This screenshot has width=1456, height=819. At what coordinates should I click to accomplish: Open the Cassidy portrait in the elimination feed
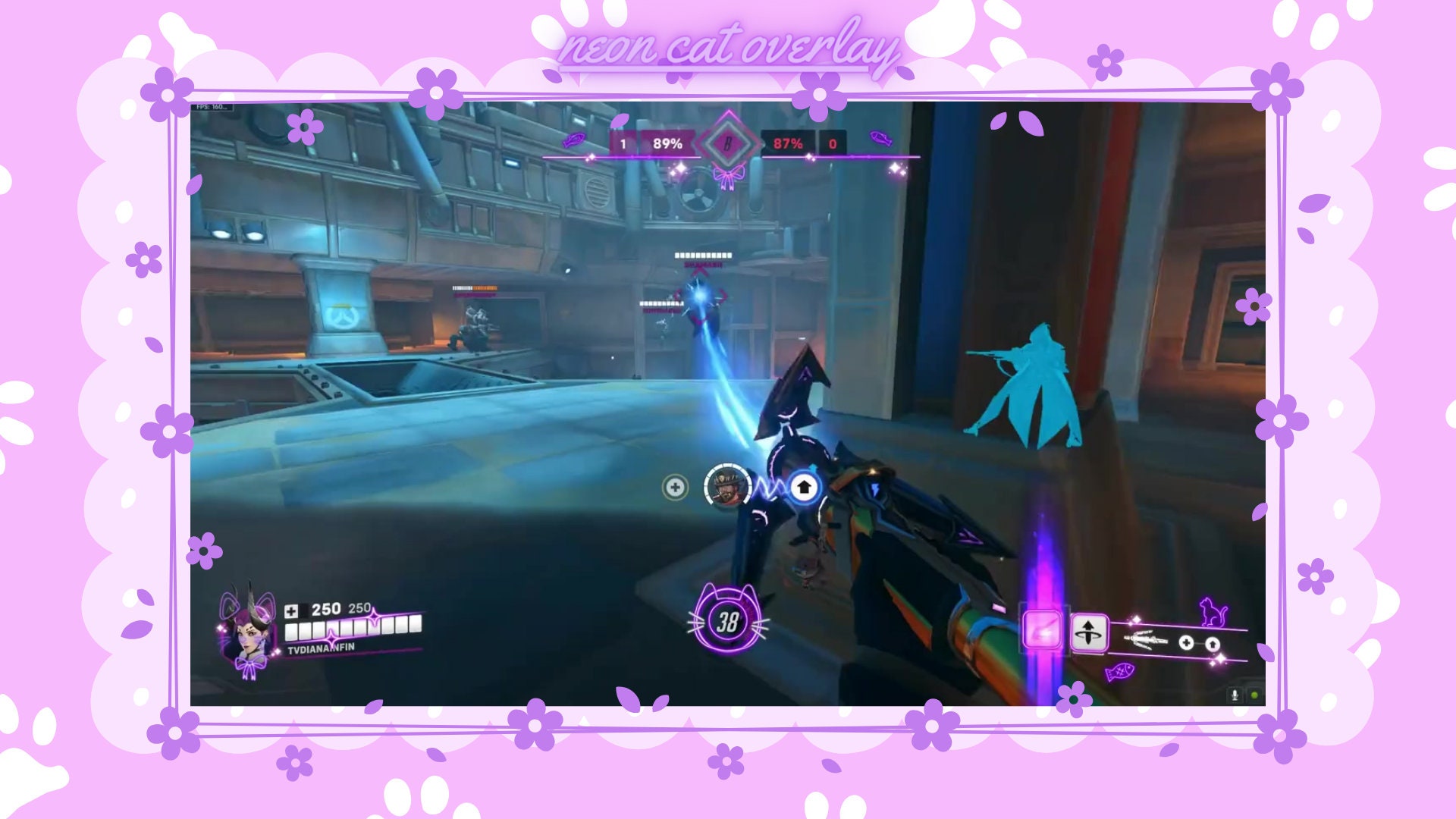click(x=729, y=485)
